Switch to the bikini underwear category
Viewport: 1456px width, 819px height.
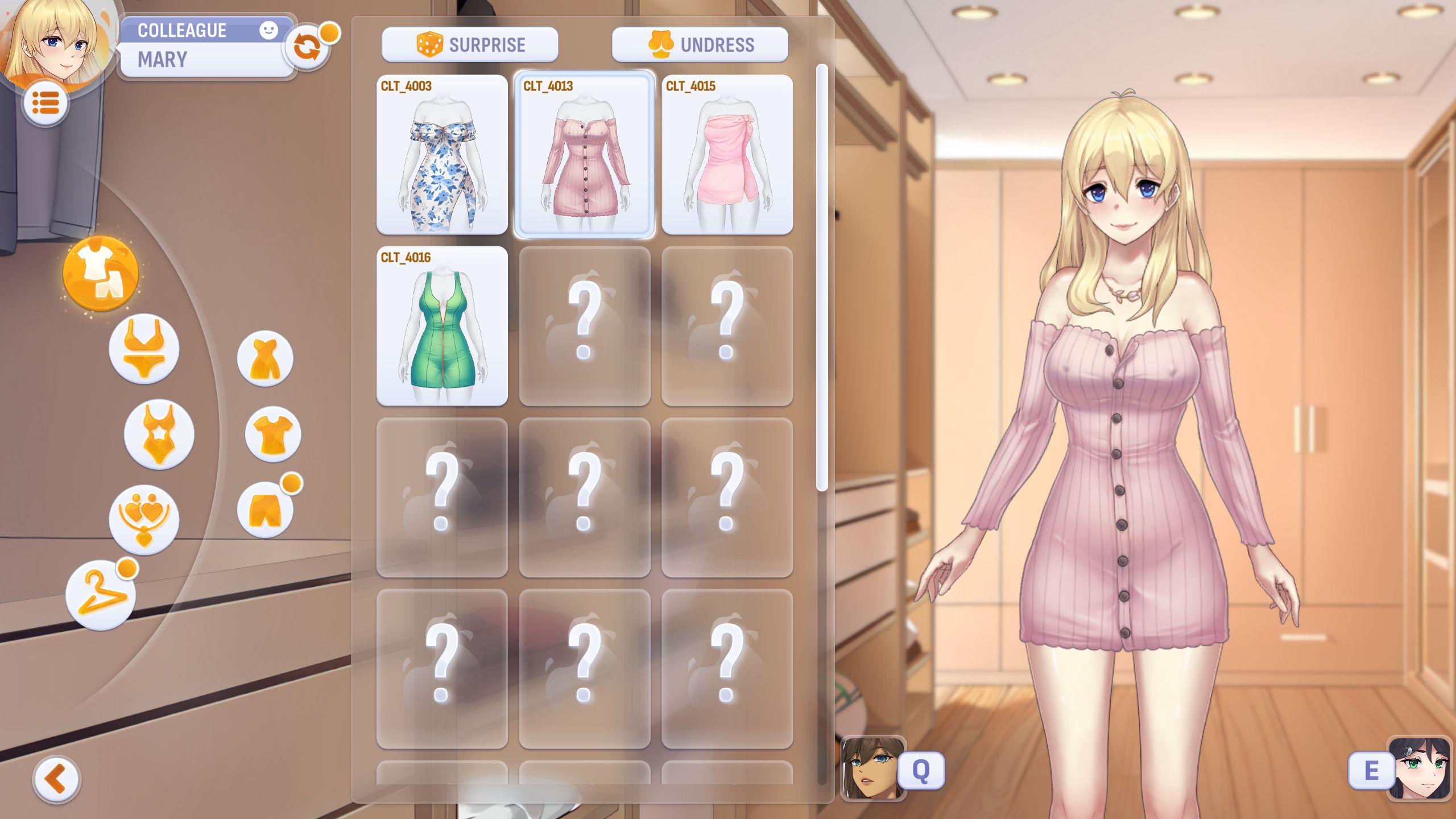coord(144,349)
